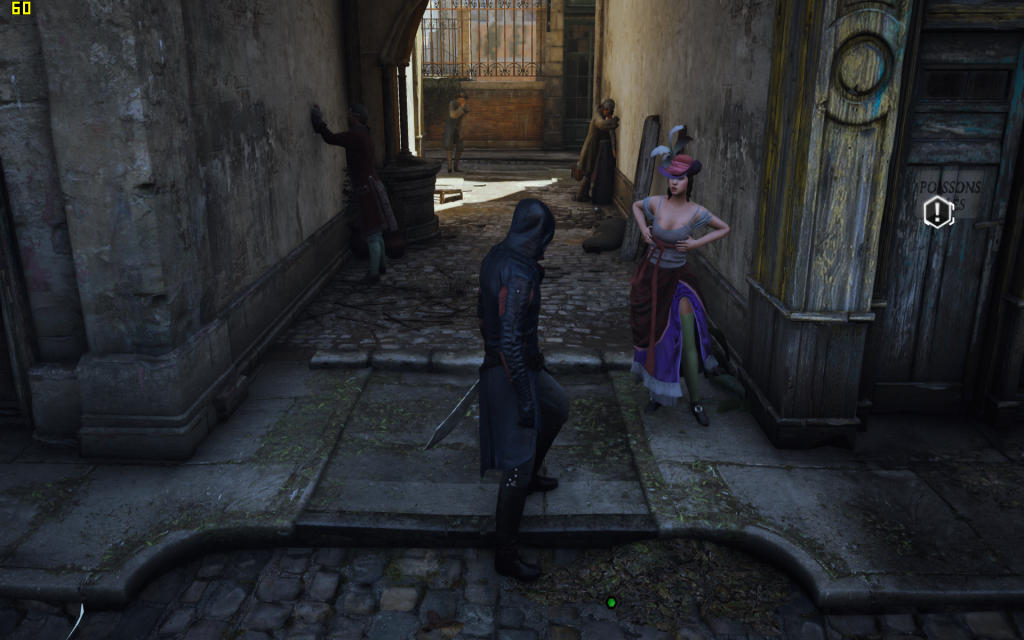The height and width of the screenshot is (640, 1024).
Task: Select the hexagonal exclamation mark marker
Action: (x=938, y=211)
